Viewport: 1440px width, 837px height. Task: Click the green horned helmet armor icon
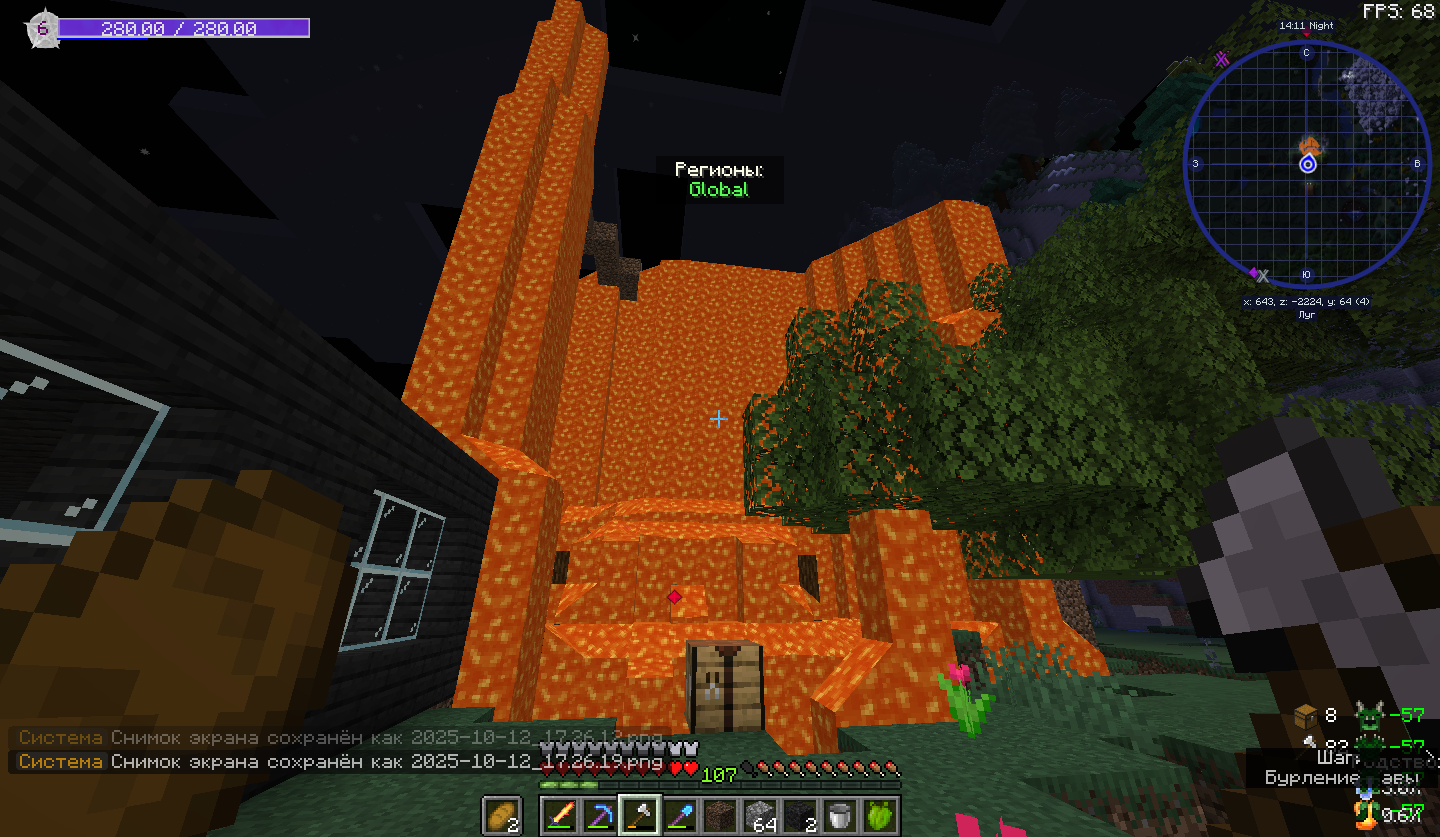[1368, 716]
